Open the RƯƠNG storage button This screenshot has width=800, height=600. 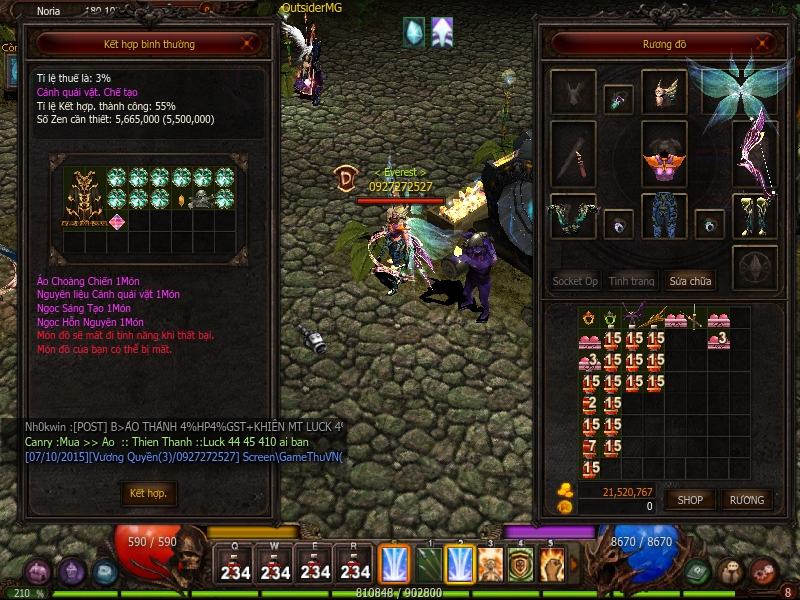[x=746, y=499]
